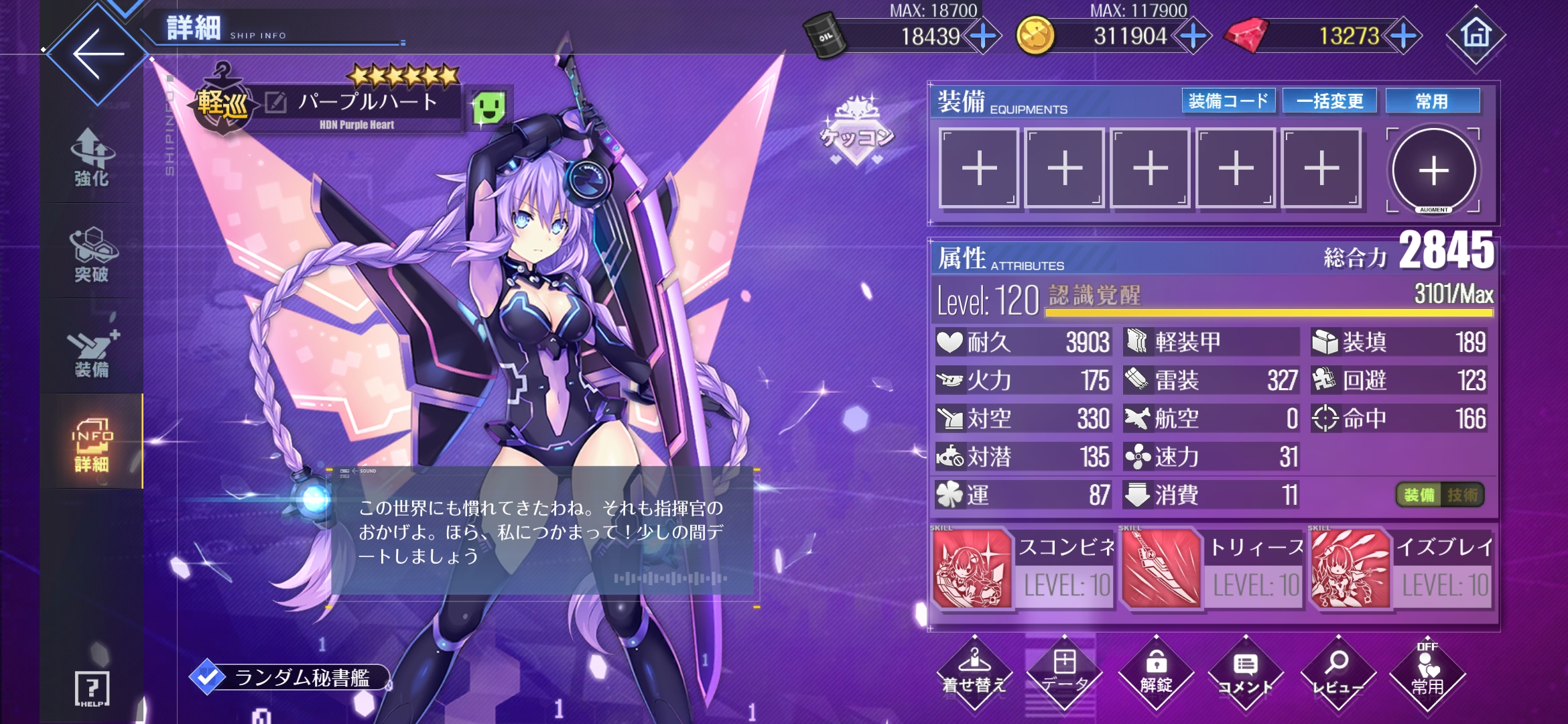This screenshot has height=724, width=1568.
Task: Add an augment module in the circular slot
Action: pyautogui.click(x=1433, y=170)
